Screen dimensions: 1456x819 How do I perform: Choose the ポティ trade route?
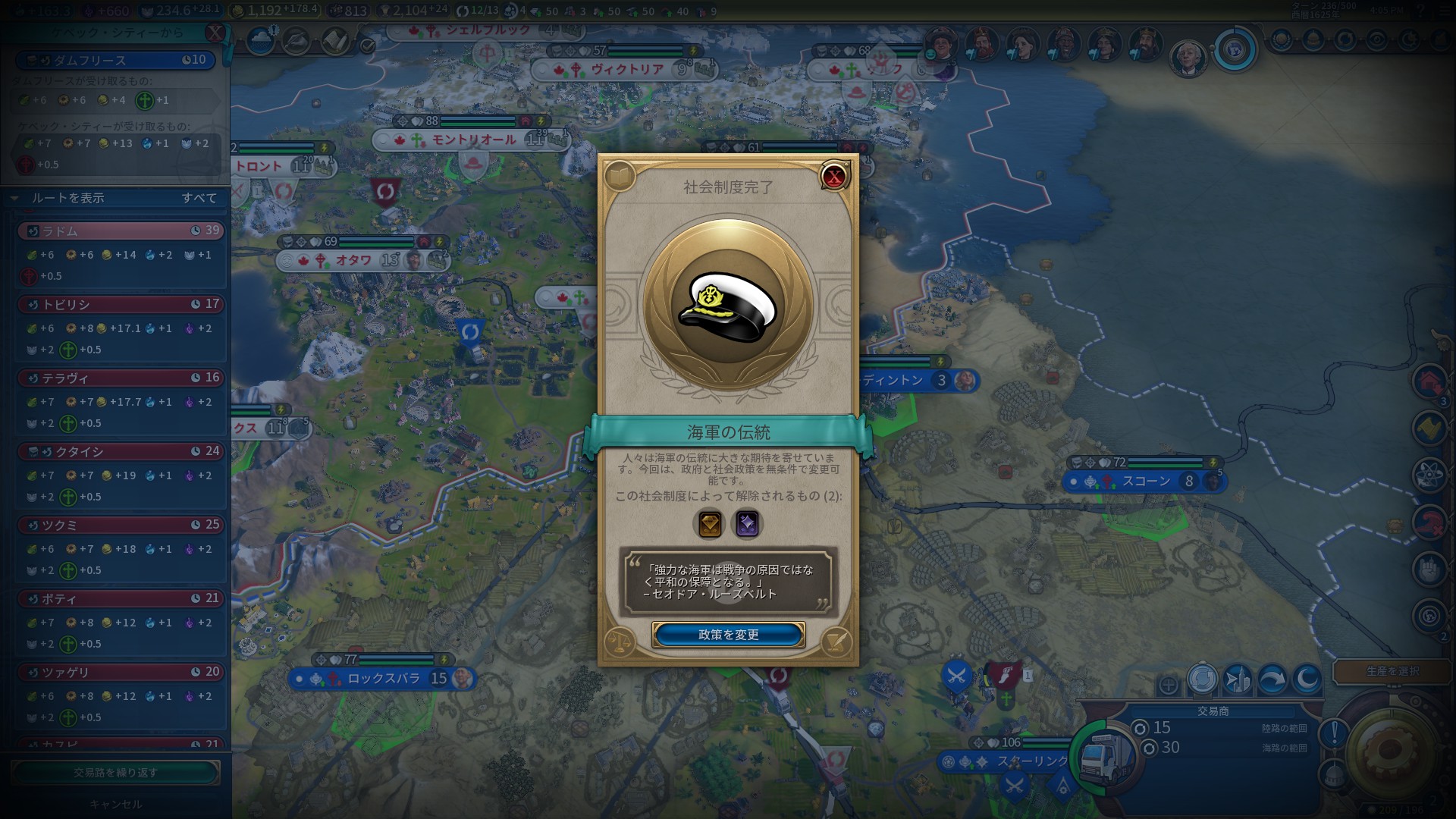click(121, 598)
